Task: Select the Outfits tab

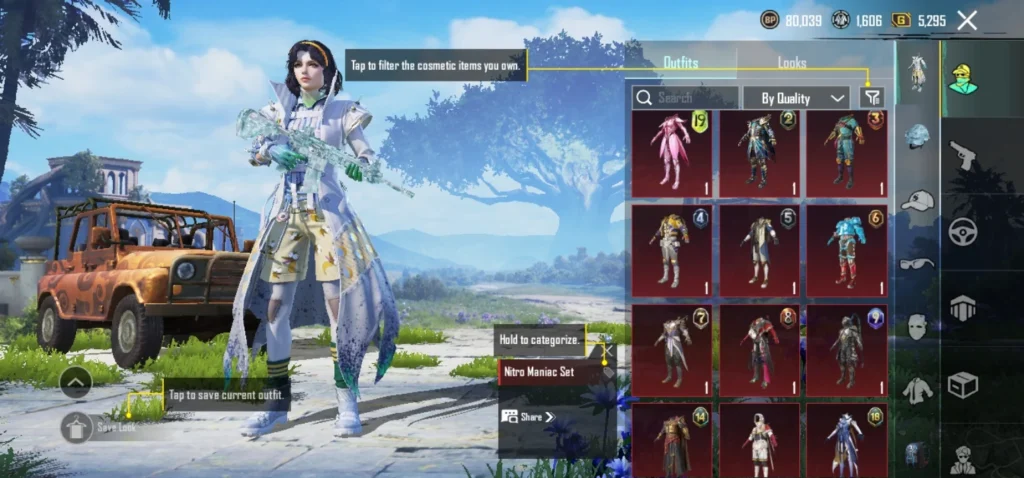Action: coord(681,63)
